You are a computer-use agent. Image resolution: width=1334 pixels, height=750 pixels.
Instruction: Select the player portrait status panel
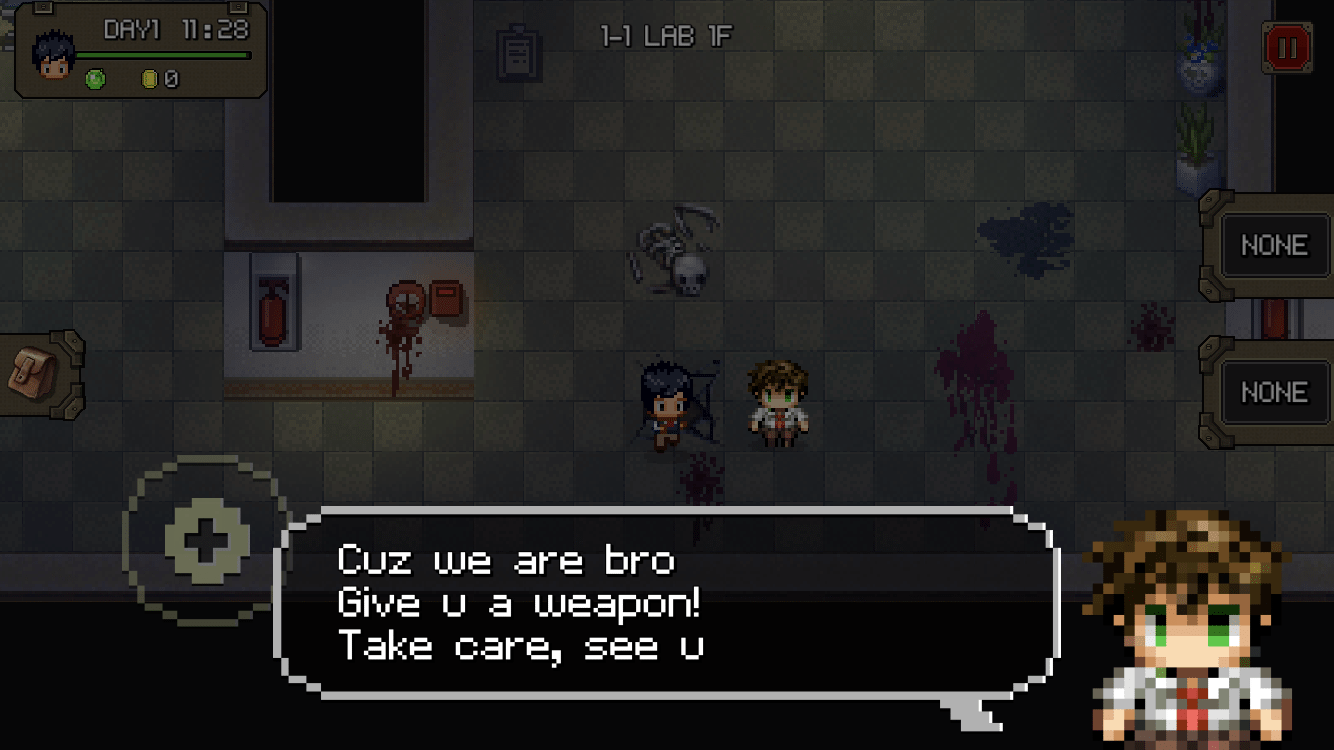point(140,50)
